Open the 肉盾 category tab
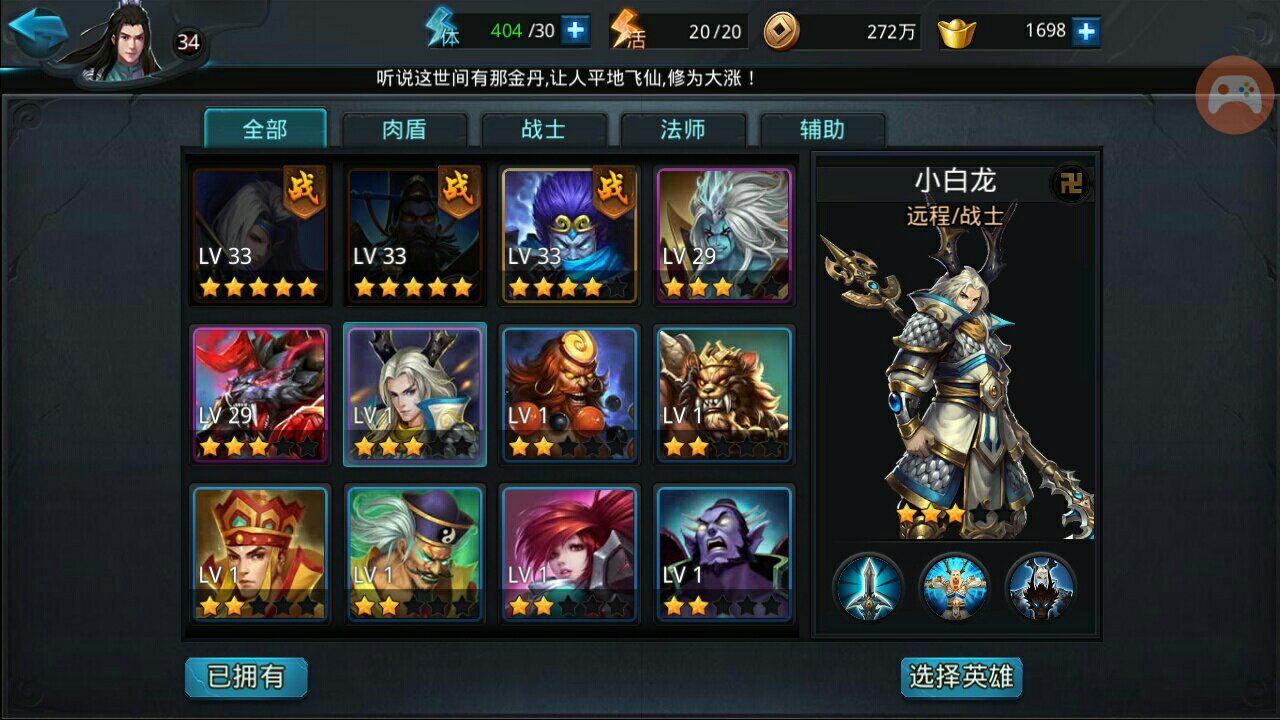 [x=405, y=128]
